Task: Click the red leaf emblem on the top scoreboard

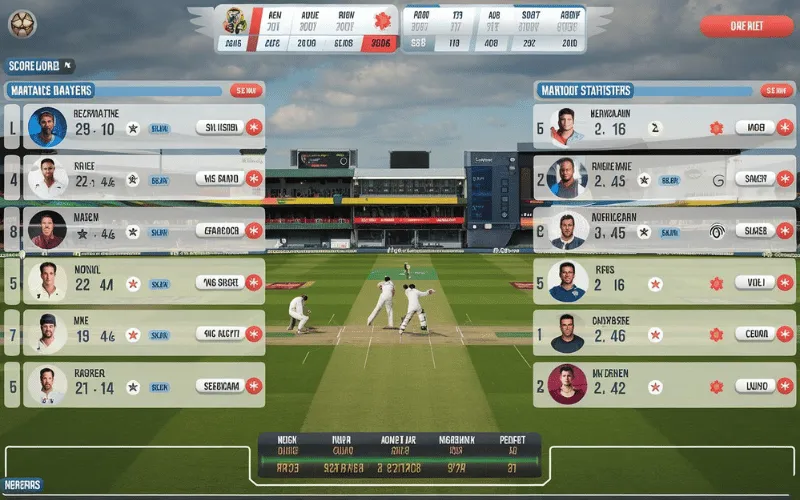Action: 381,20
